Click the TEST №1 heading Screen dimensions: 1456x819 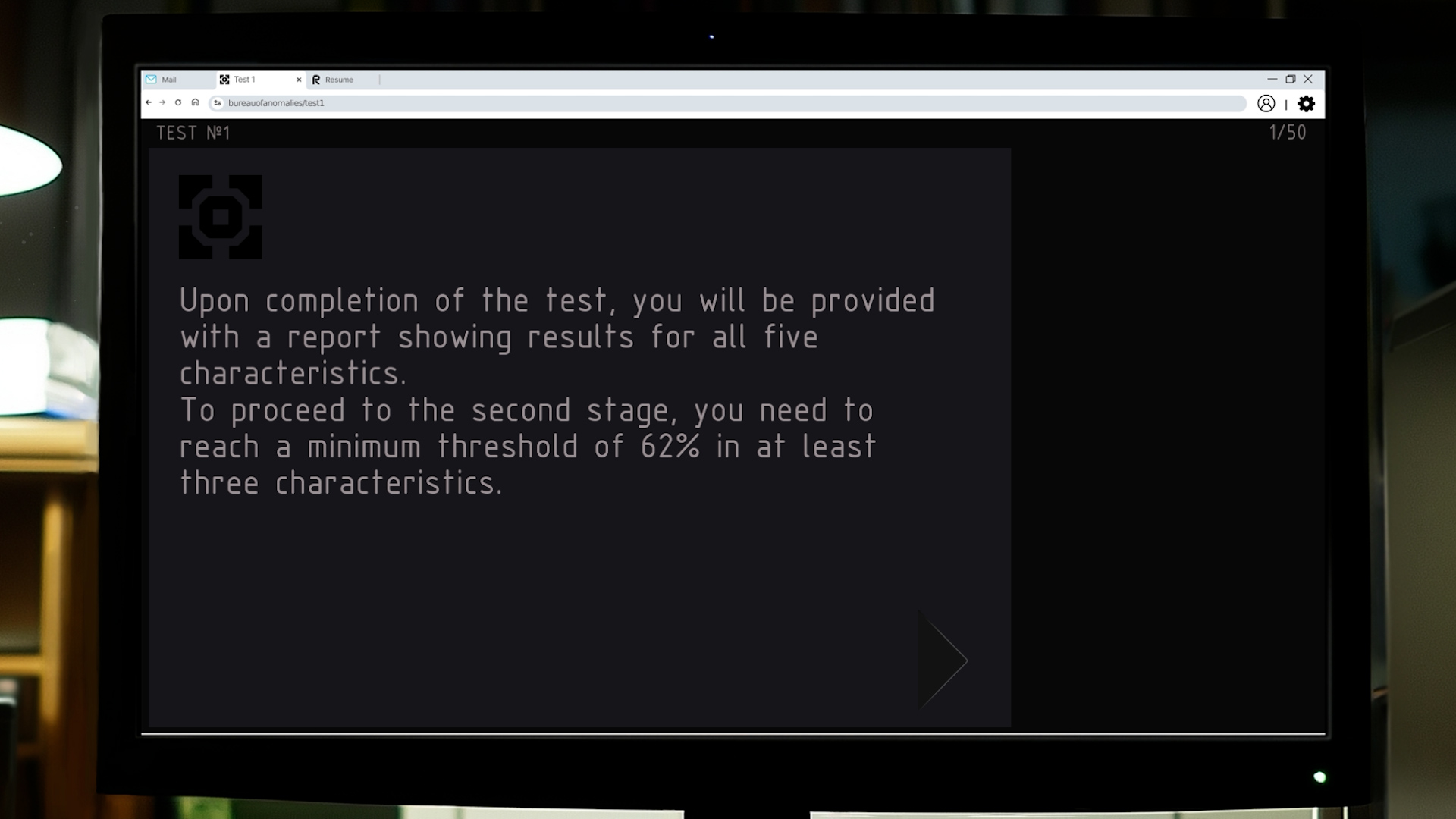(193, 133)
